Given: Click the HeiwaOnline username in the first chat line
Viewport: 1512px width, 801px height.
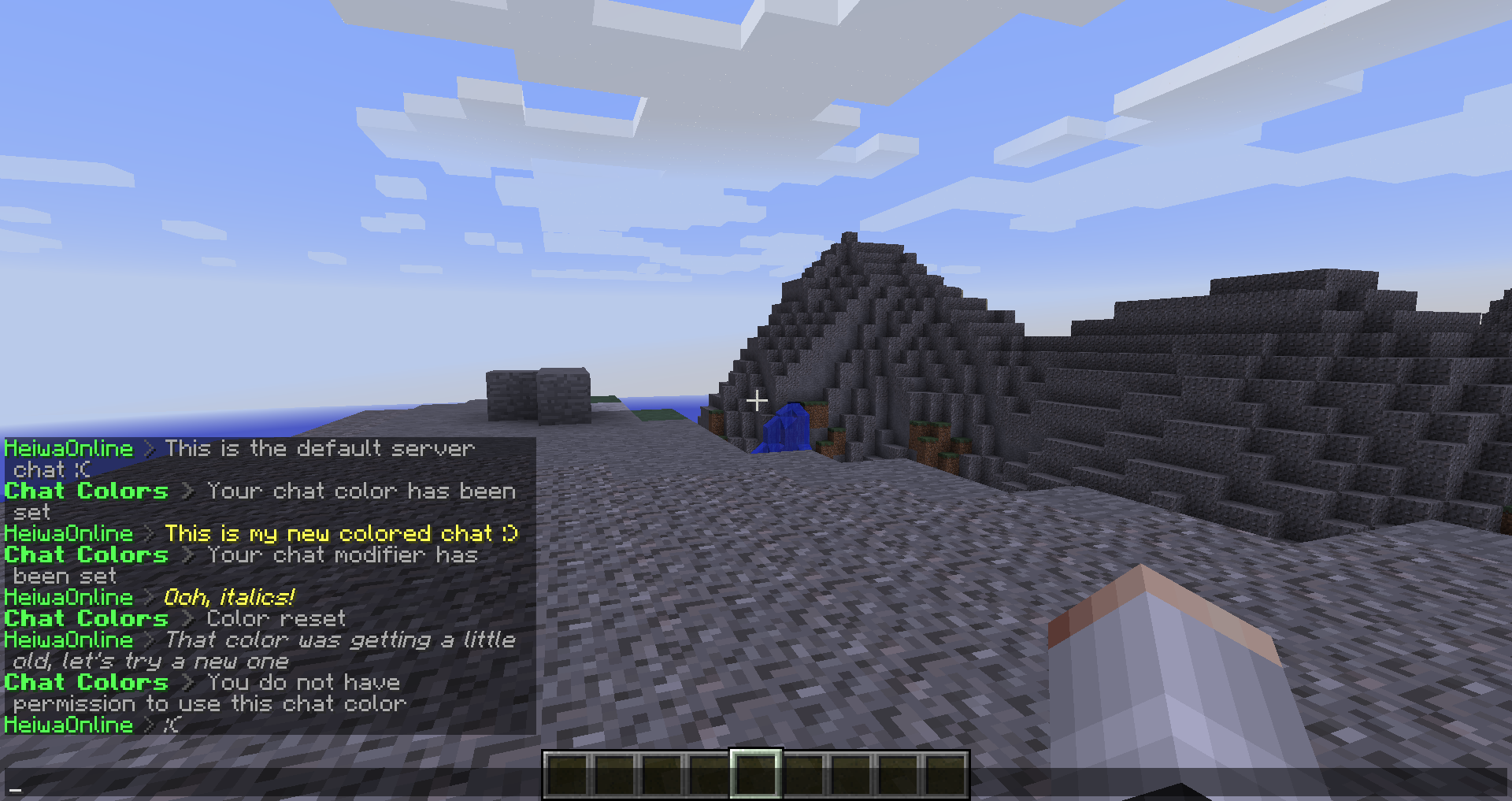Looking at the screenshot, I should click(69, 448).
